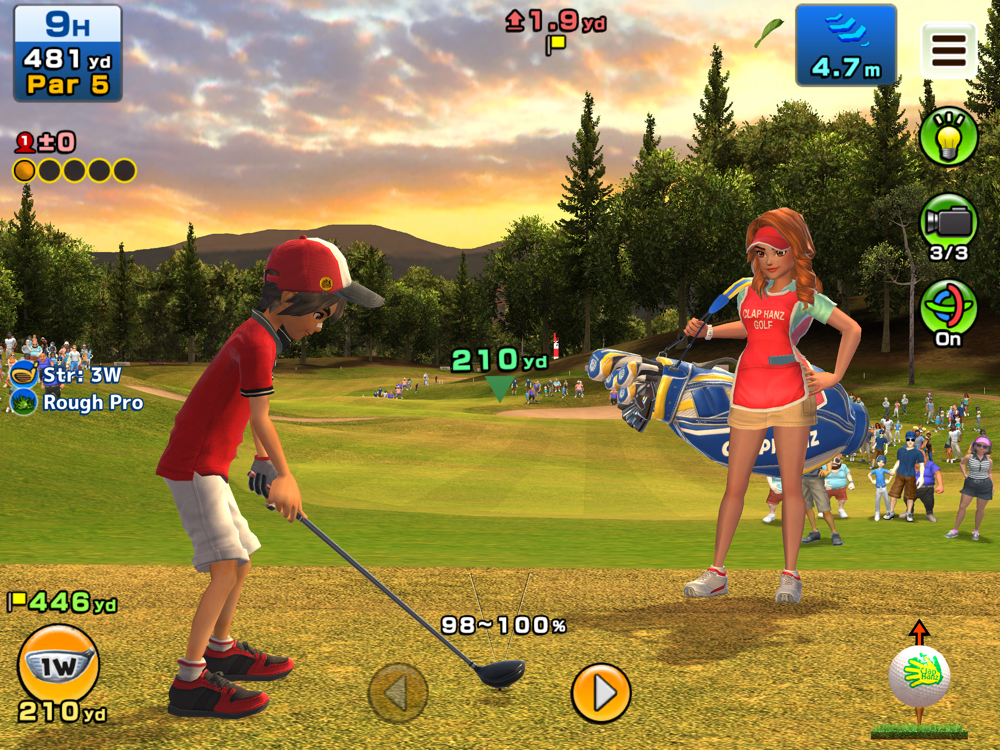This screenshot has height=750, width=1000.
Task: Show the 4.7 m wind indicator
Action: pos(845,45)
